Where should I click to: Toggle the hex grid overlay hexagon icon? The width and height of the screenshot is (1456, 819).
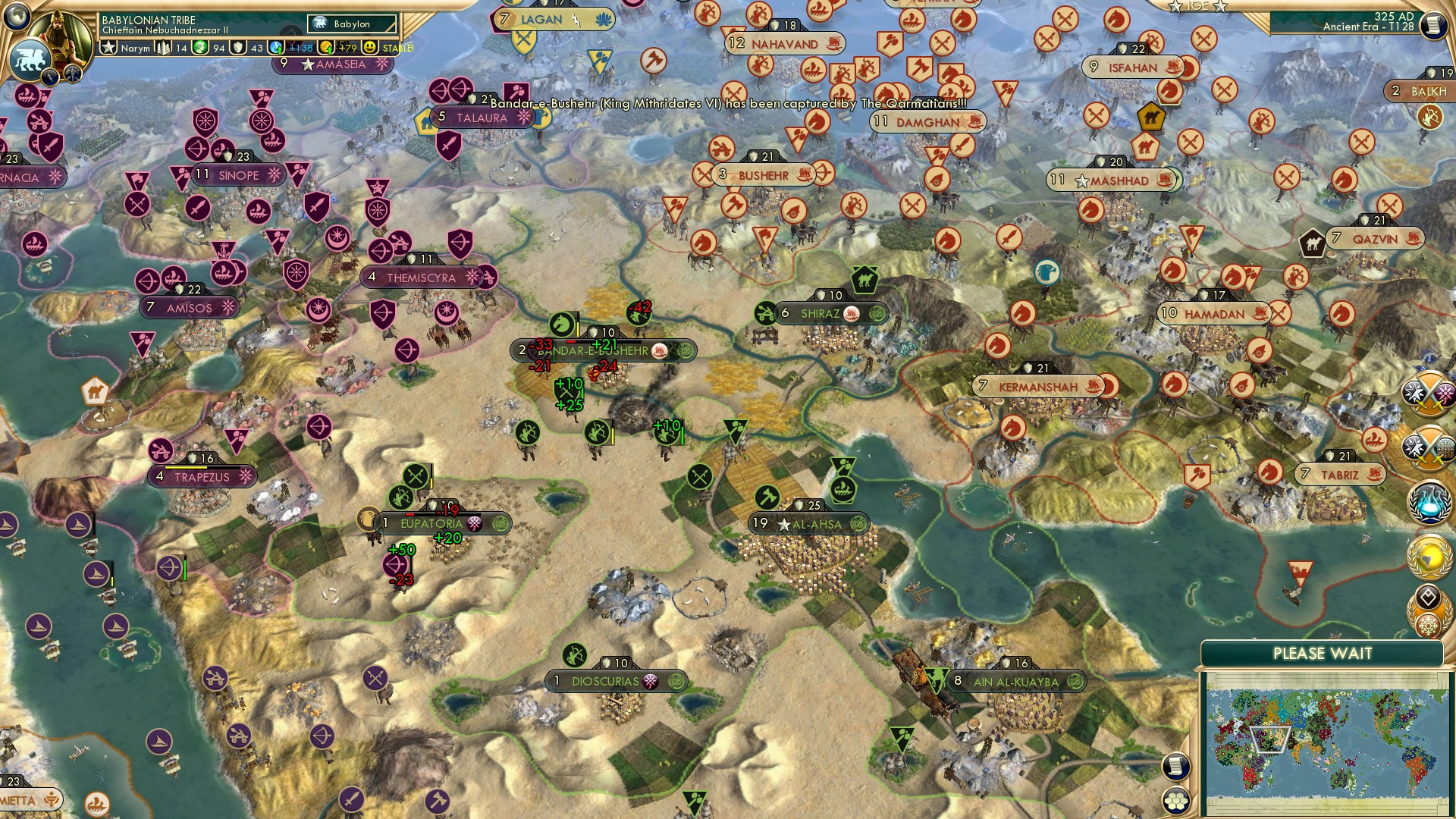1176,801
